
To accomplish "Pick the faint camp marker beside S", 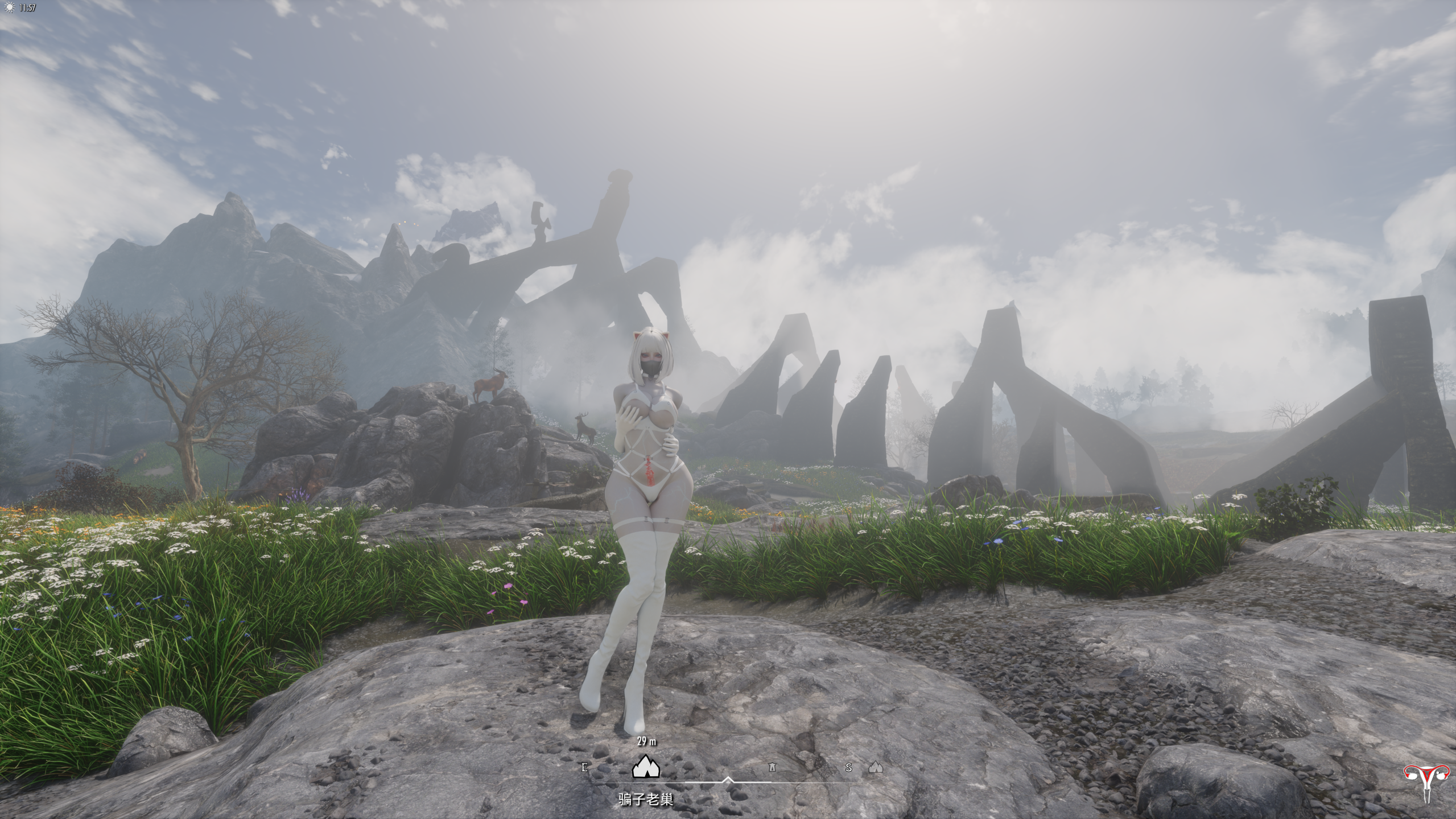I will click(x=876, y=768).
